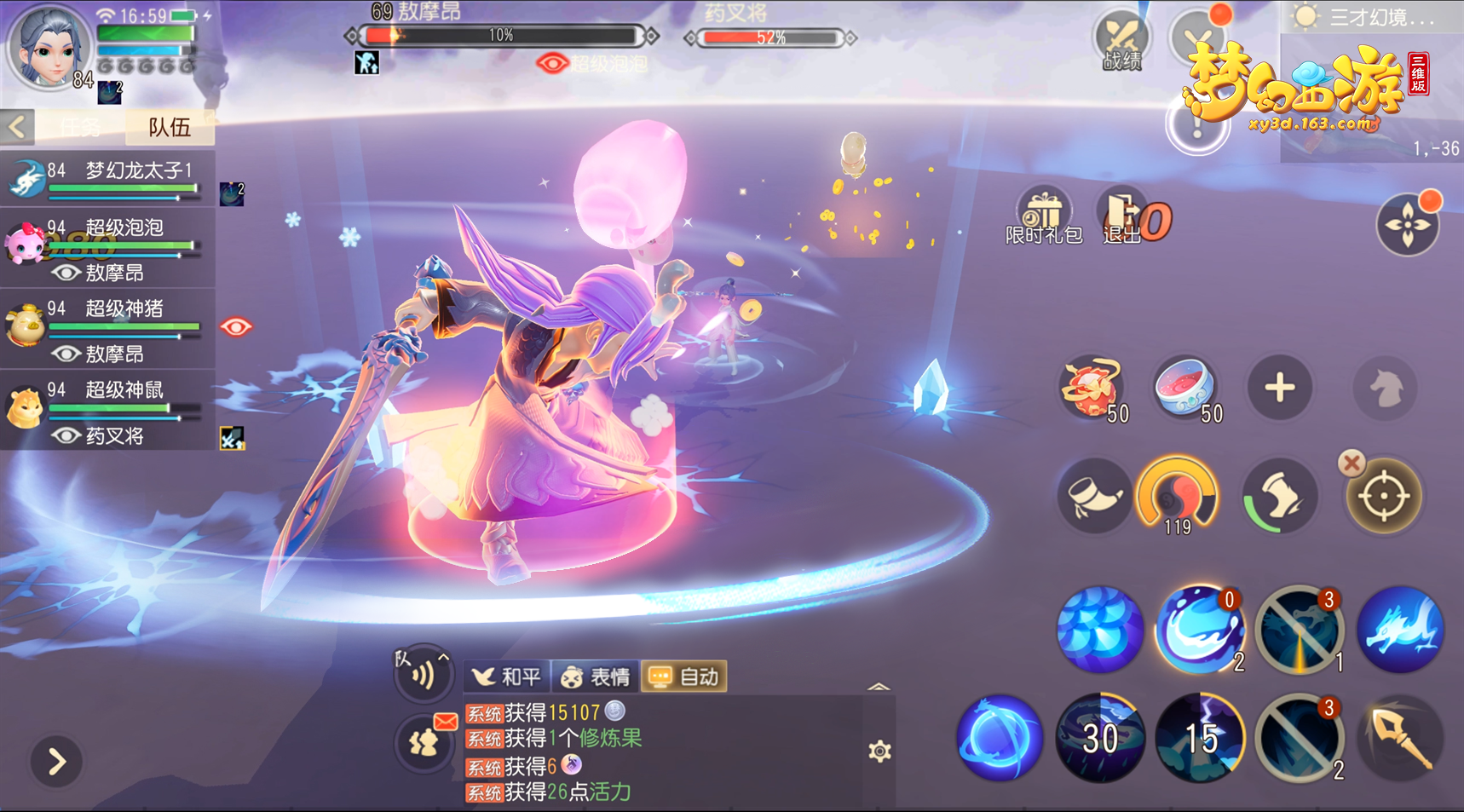
Task: Switch to the 任务 tab
Action: tap(81, 127)
